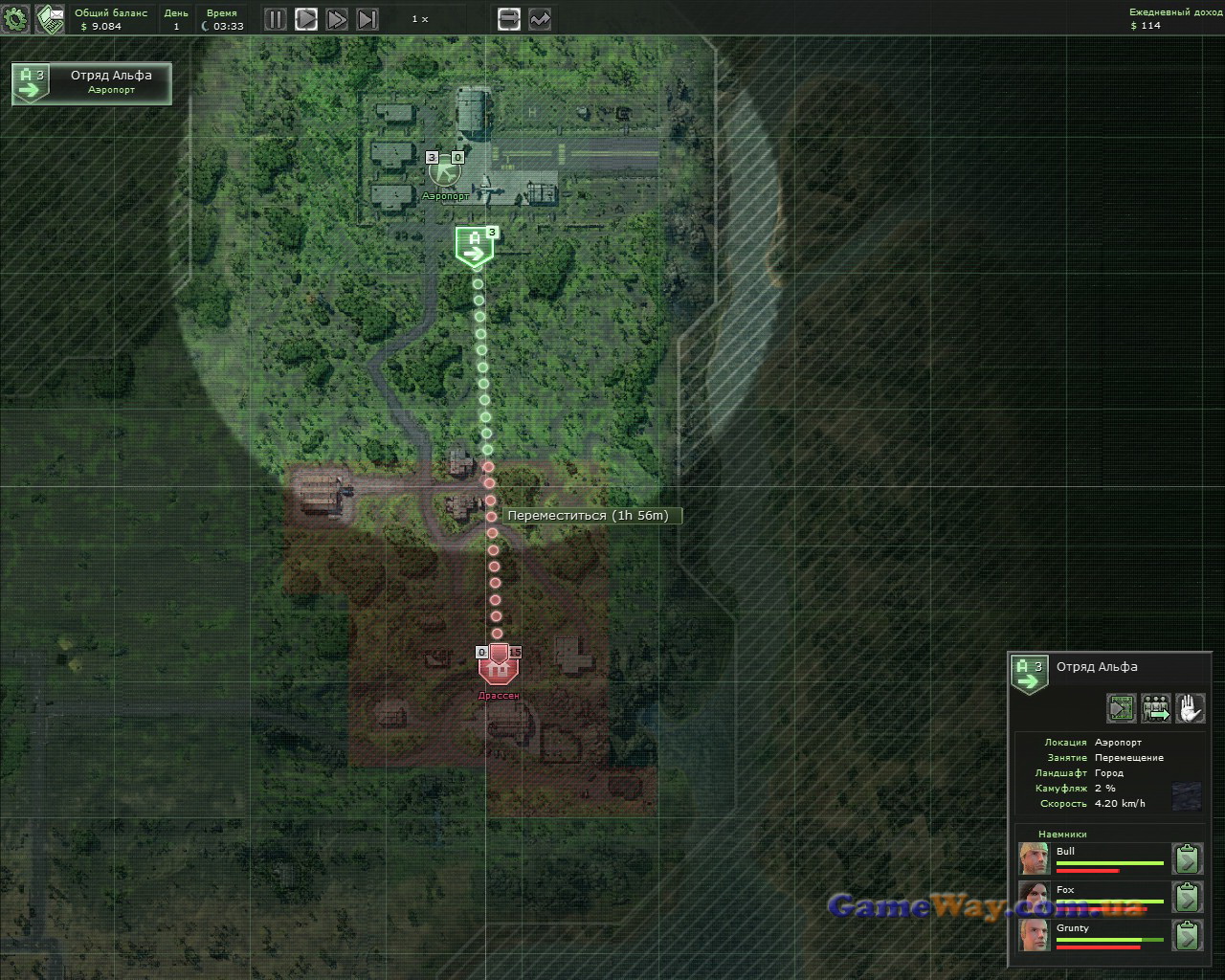Screen dimensions: 1225x980
Task: Click the Аэропорт location marker
Action: [x=444, y=172]
